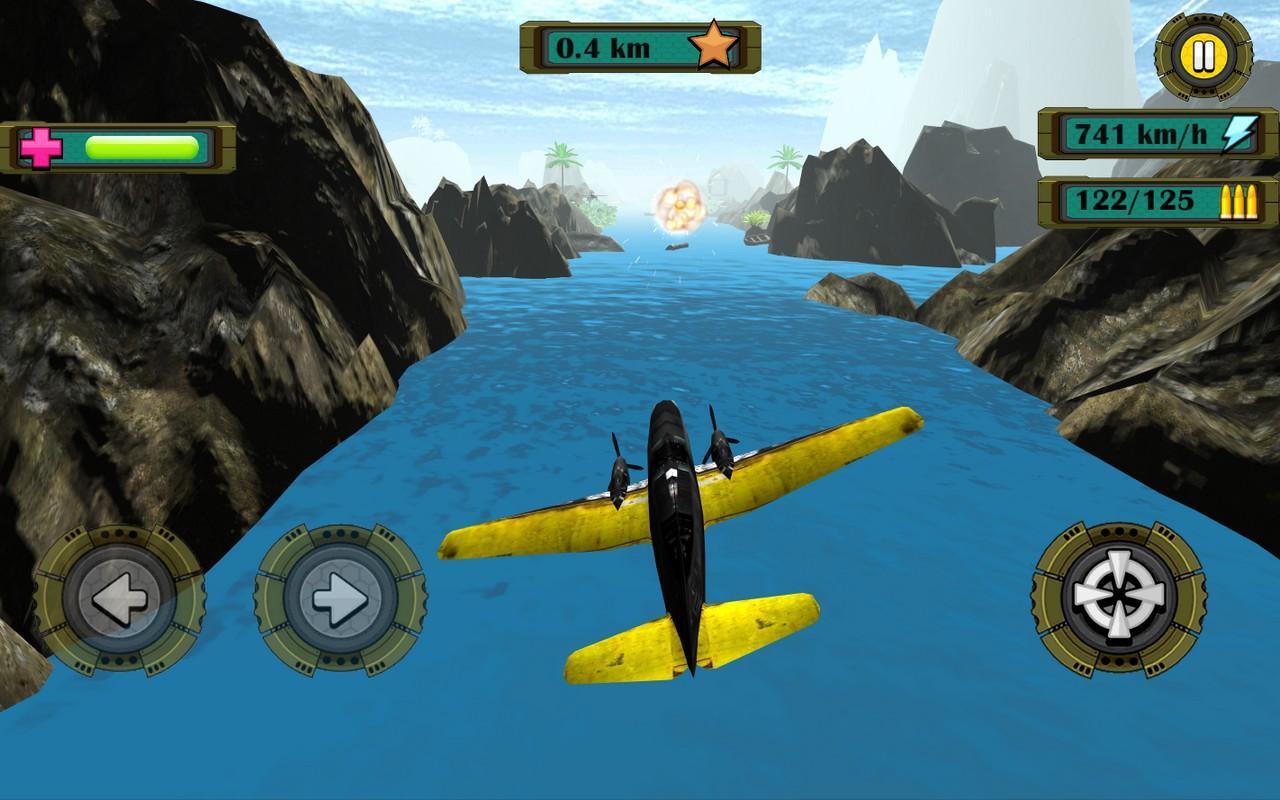
Task: Click the star icon beside the distance meter
Action: coord(712,44)
